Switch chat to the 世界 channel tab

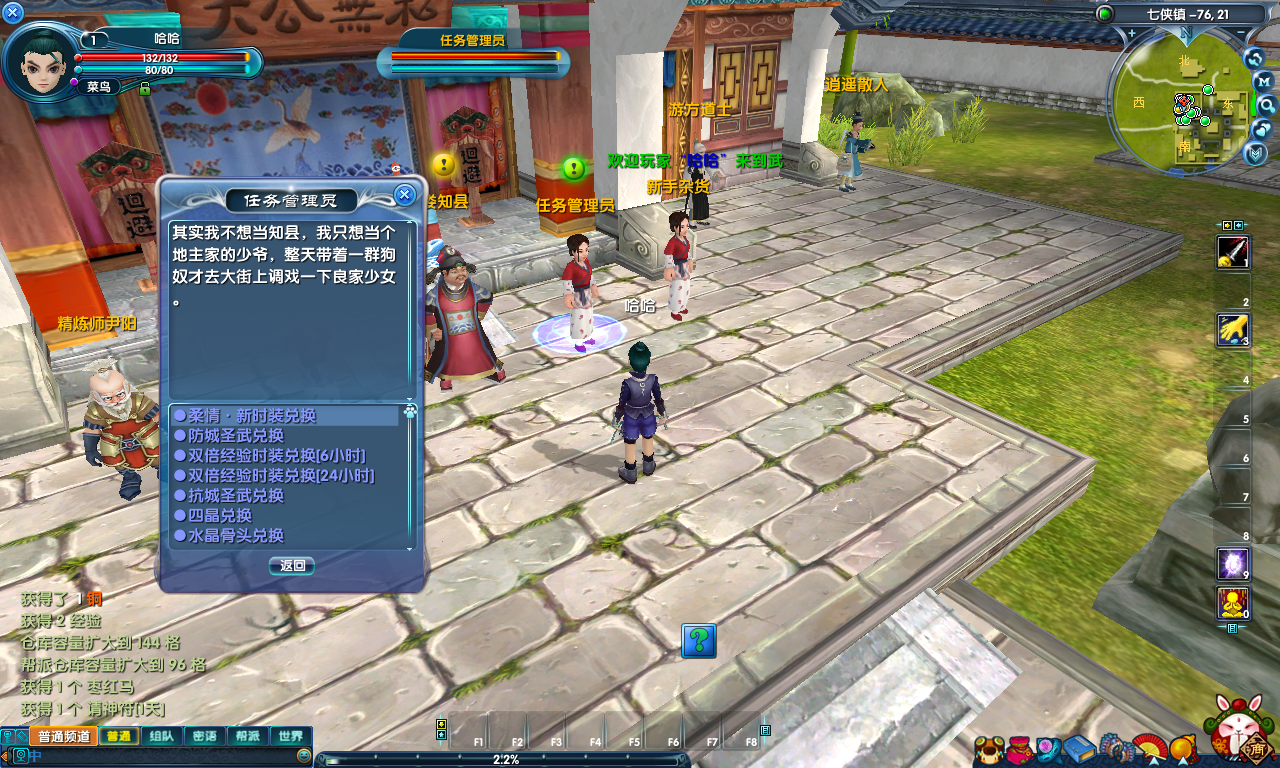(291, 736)
